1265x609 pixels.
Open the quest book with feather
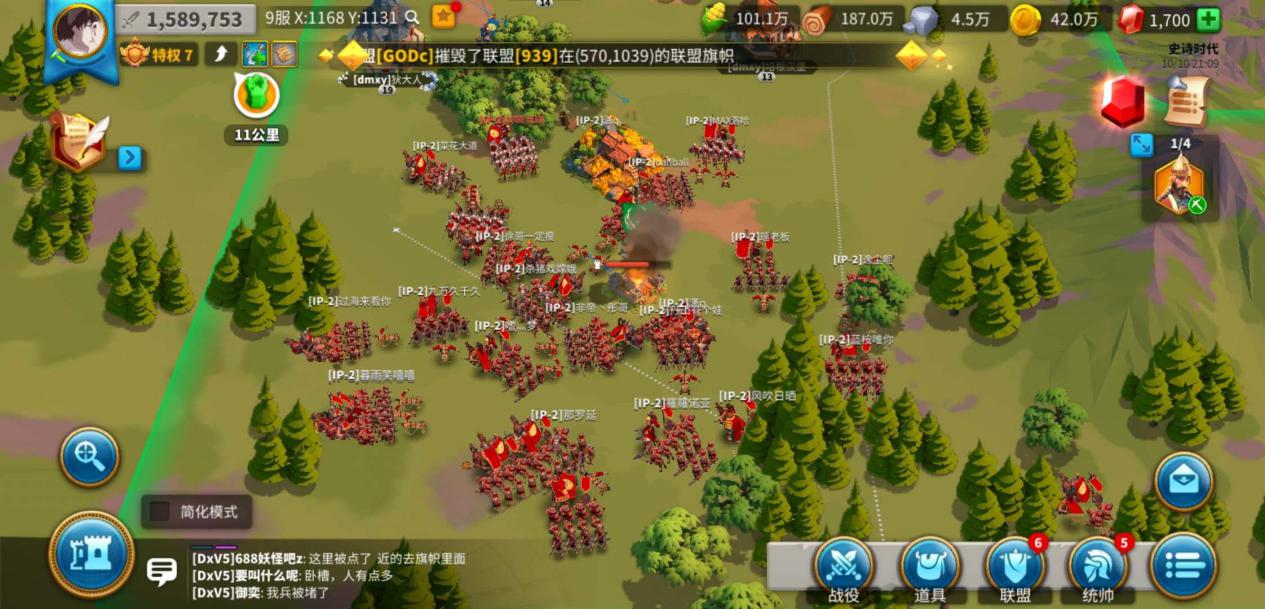(x=80, y=141)
